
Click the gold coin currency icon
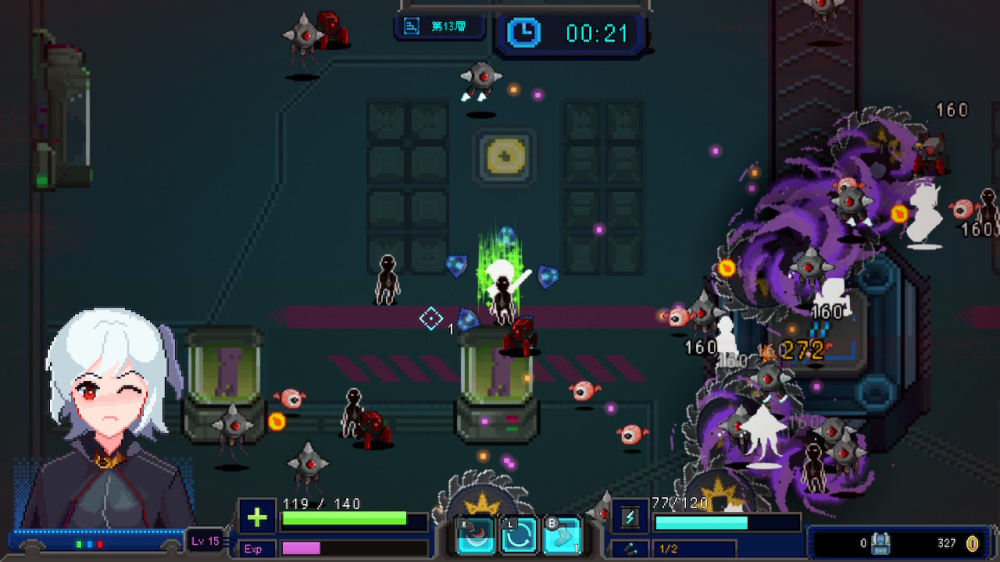pyautogui.click(x=972, y=544)
